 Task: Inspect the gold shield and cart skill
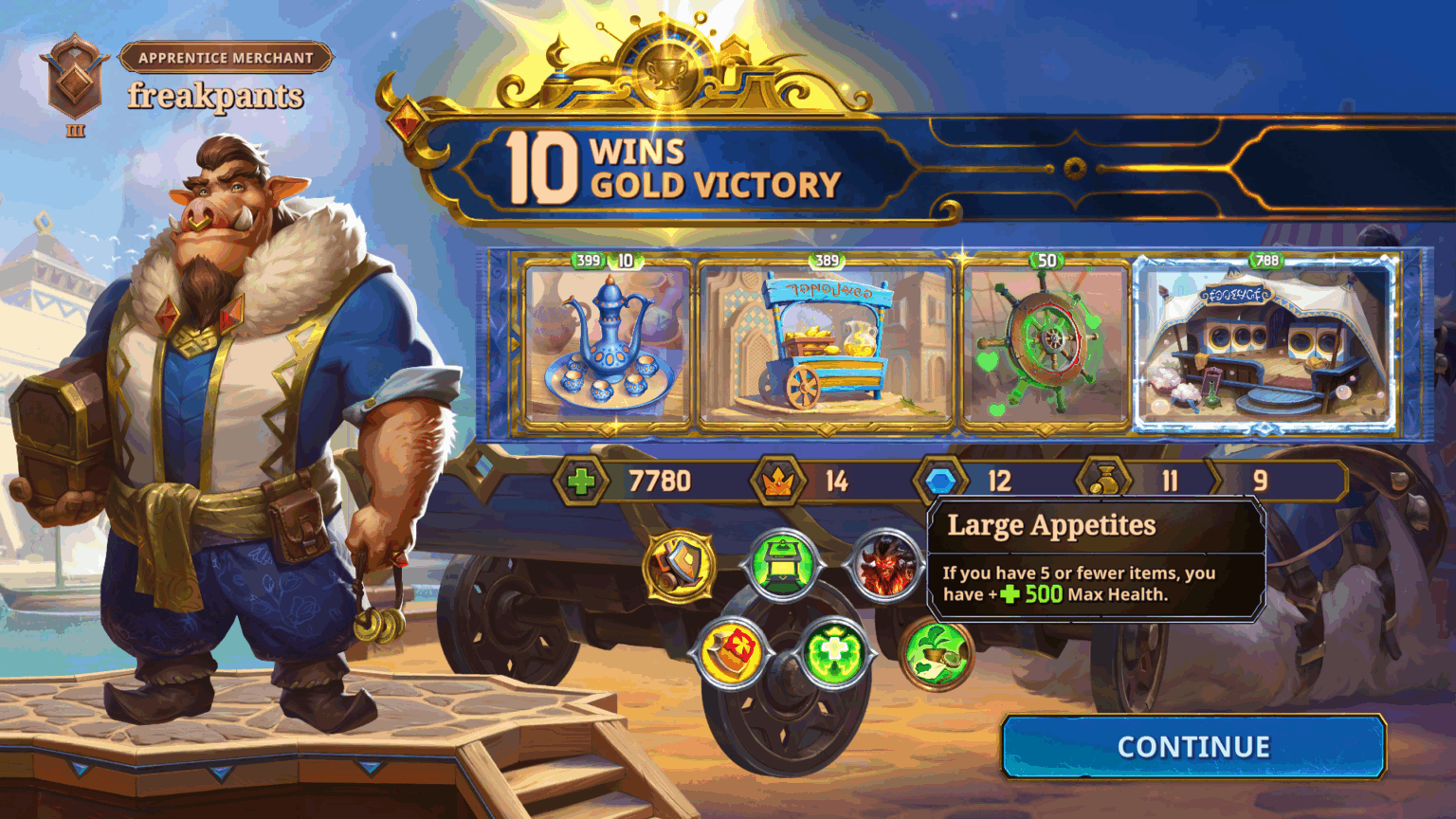680,566
